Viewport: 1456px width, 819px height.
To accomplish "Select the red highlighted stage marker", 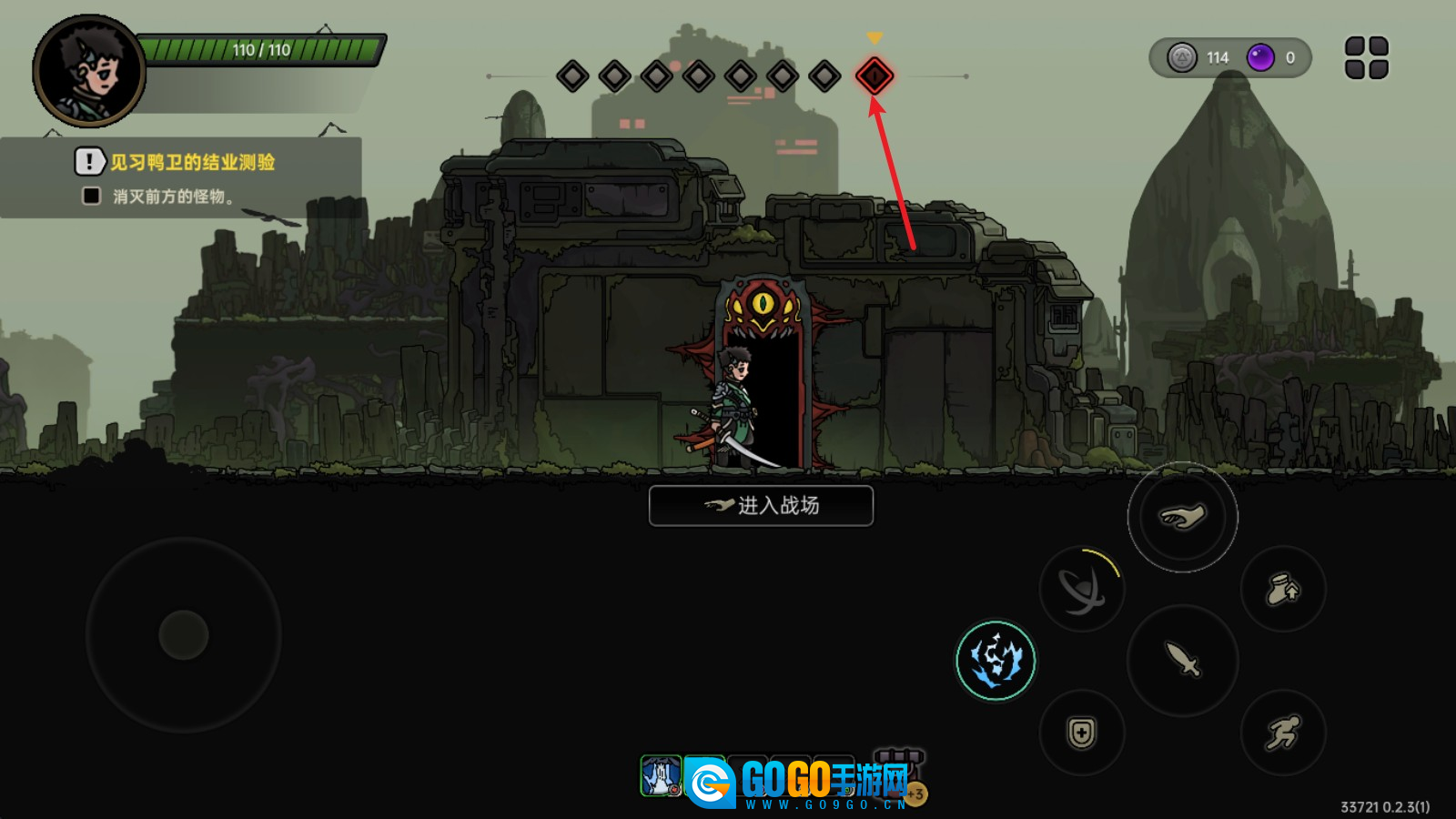I will tap(875, 76).
